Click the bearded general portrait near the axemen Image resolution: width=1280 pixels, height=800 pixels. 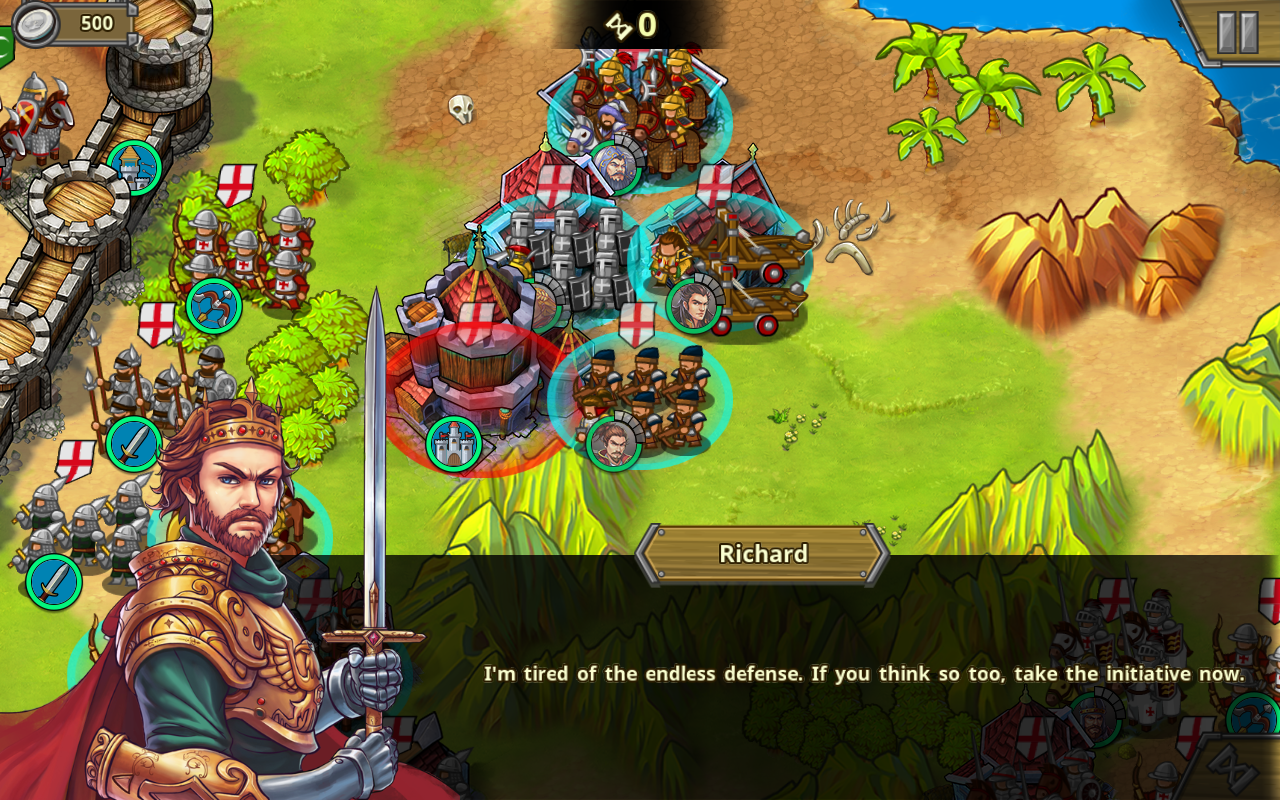point(612,442)
